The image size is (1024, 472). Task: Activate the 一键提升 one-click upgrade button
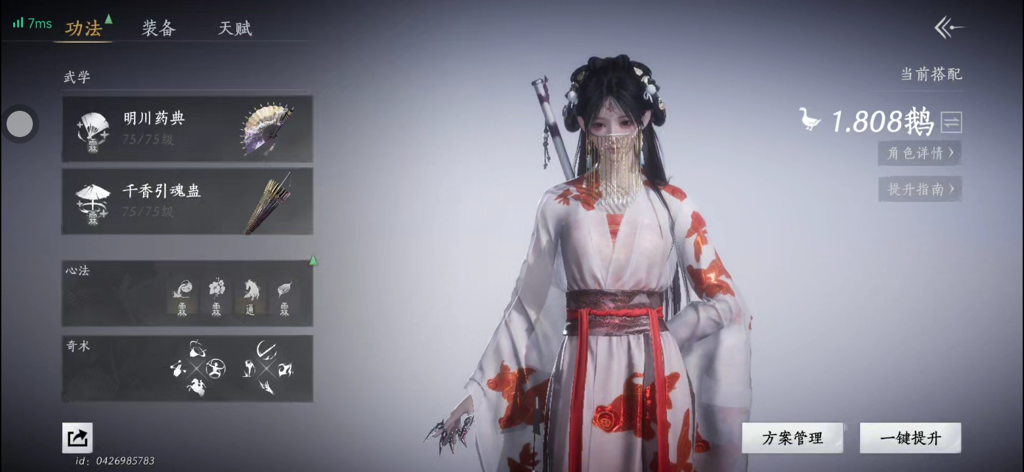point(910,438)
